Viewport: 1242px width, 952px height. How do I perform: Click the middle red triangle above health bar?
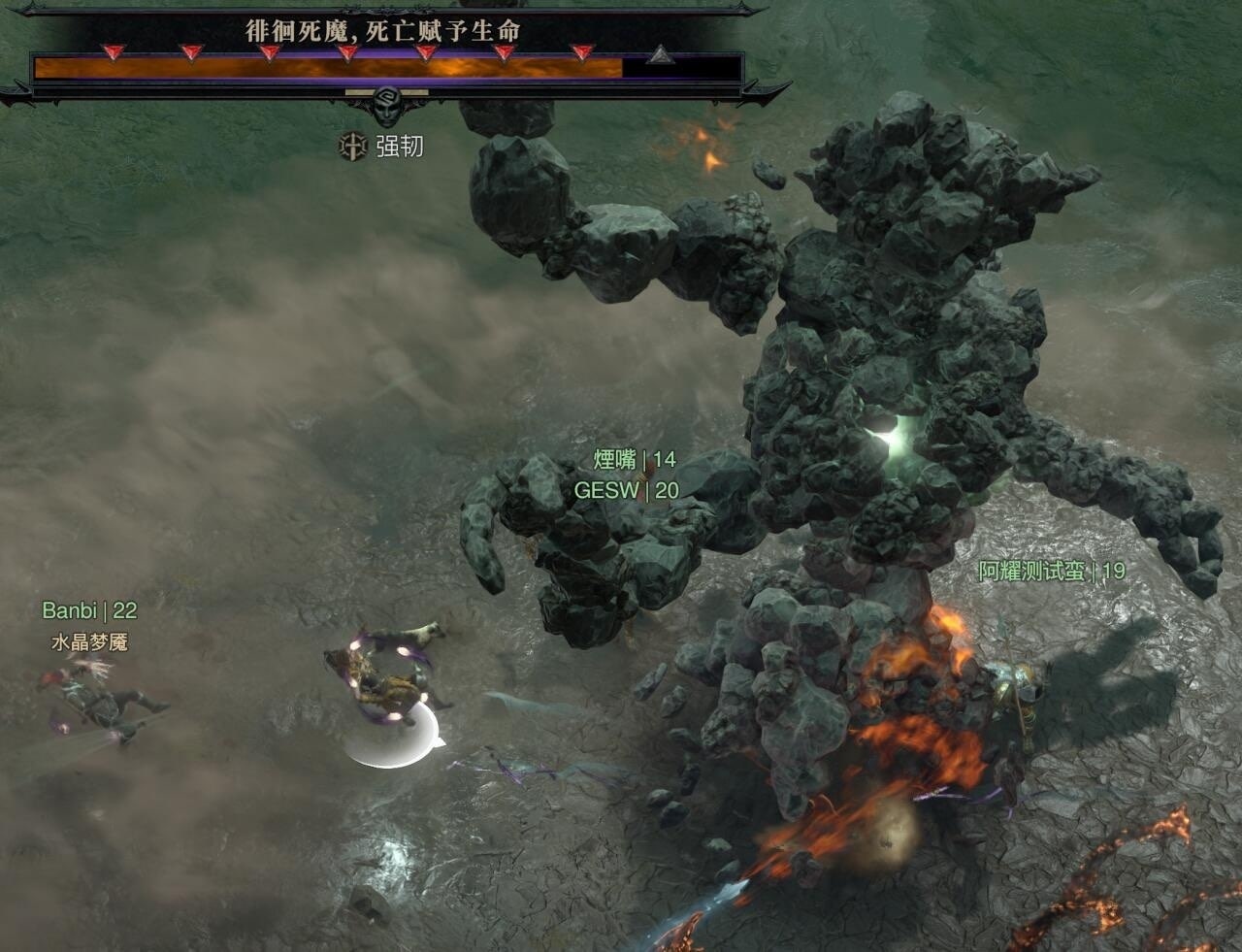[x=345, y=49]
